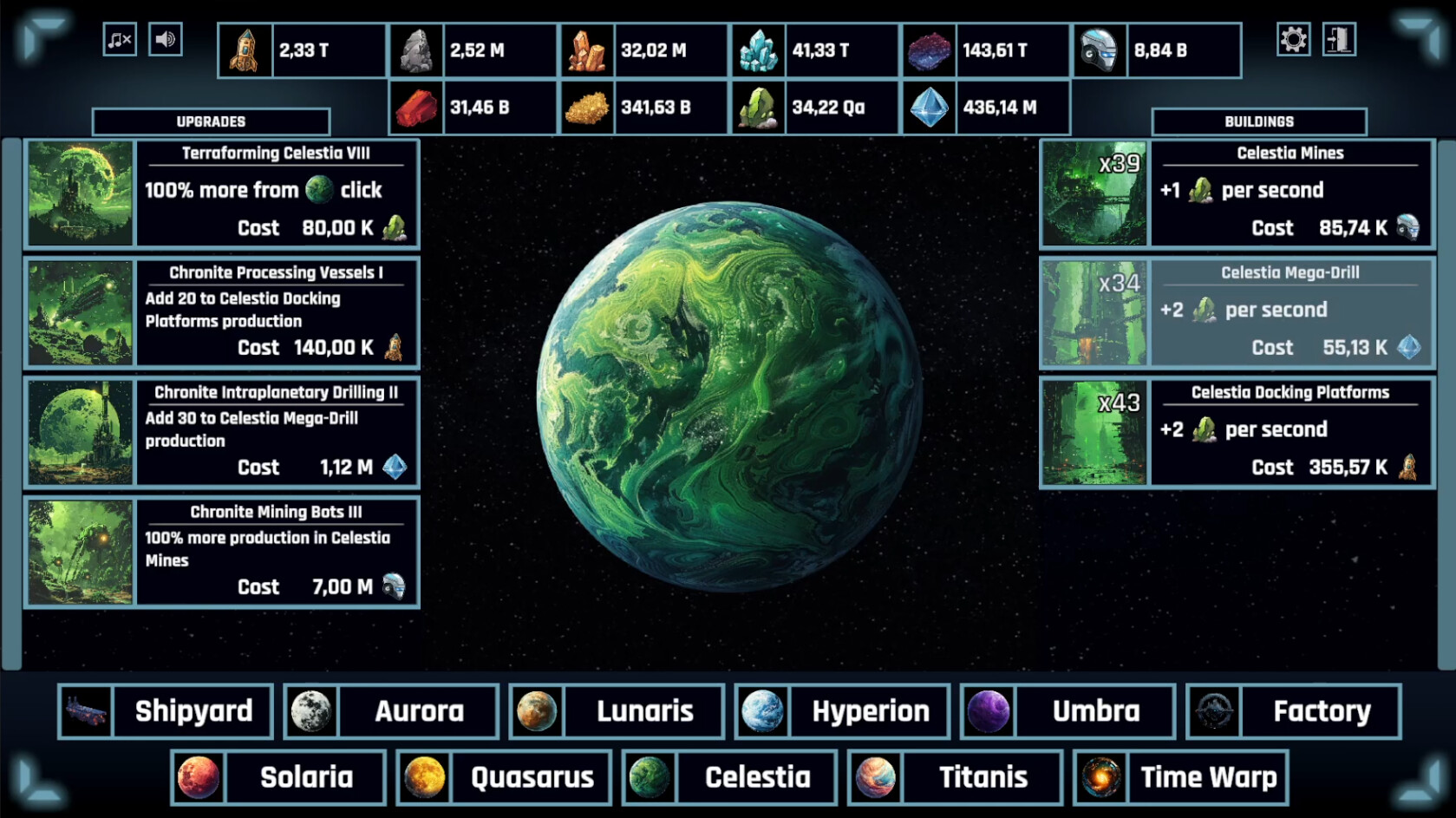This screenshot has width=1456, height=818.
Task: Select the robot head resource showing 8,84 B
Action: (x=1100, y=49)
